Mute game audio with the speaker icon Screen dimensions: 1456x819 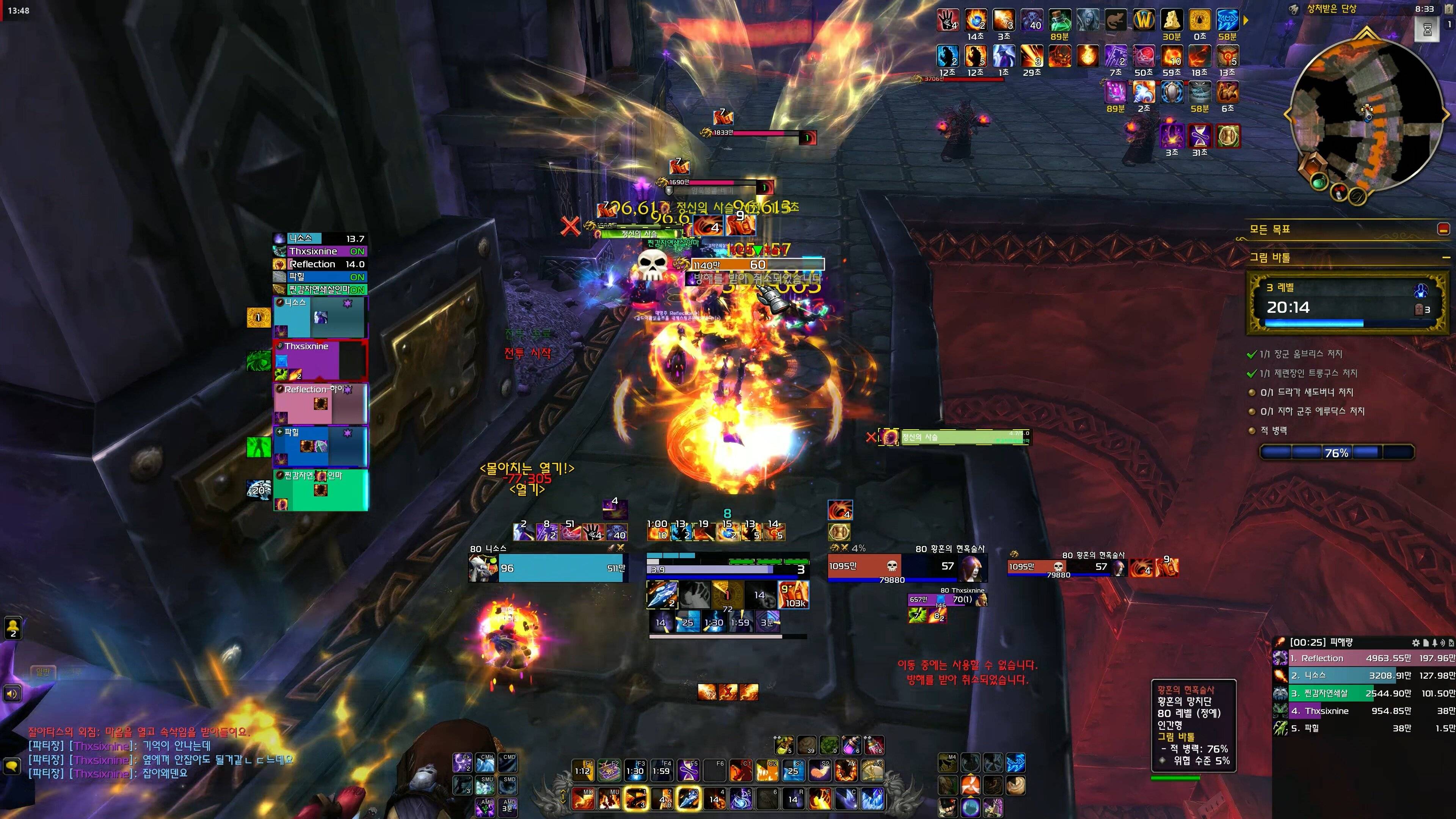click(13, 694)
